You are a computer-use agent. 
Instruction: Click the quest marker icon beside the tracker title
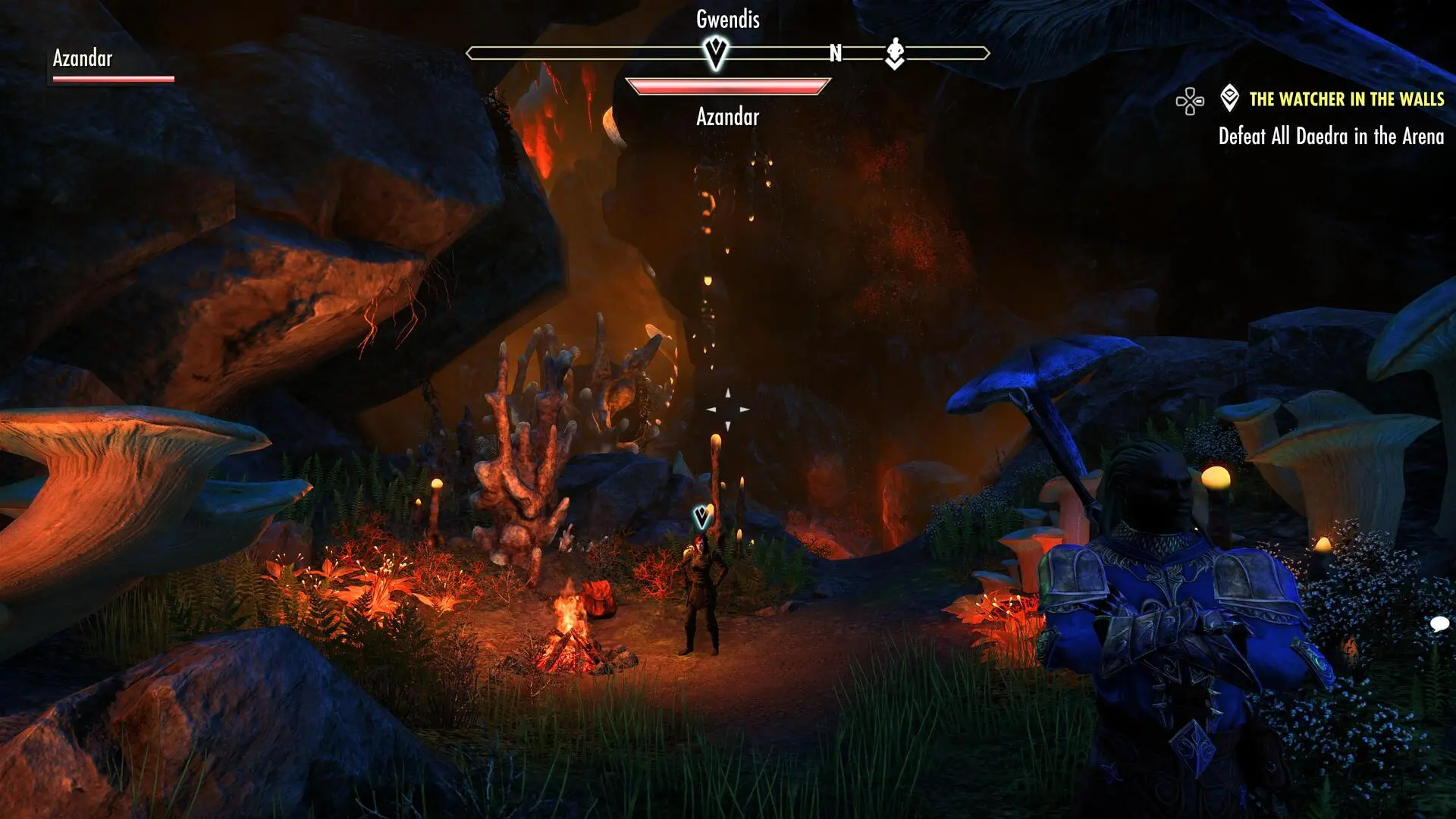(x=1229, y=99)
